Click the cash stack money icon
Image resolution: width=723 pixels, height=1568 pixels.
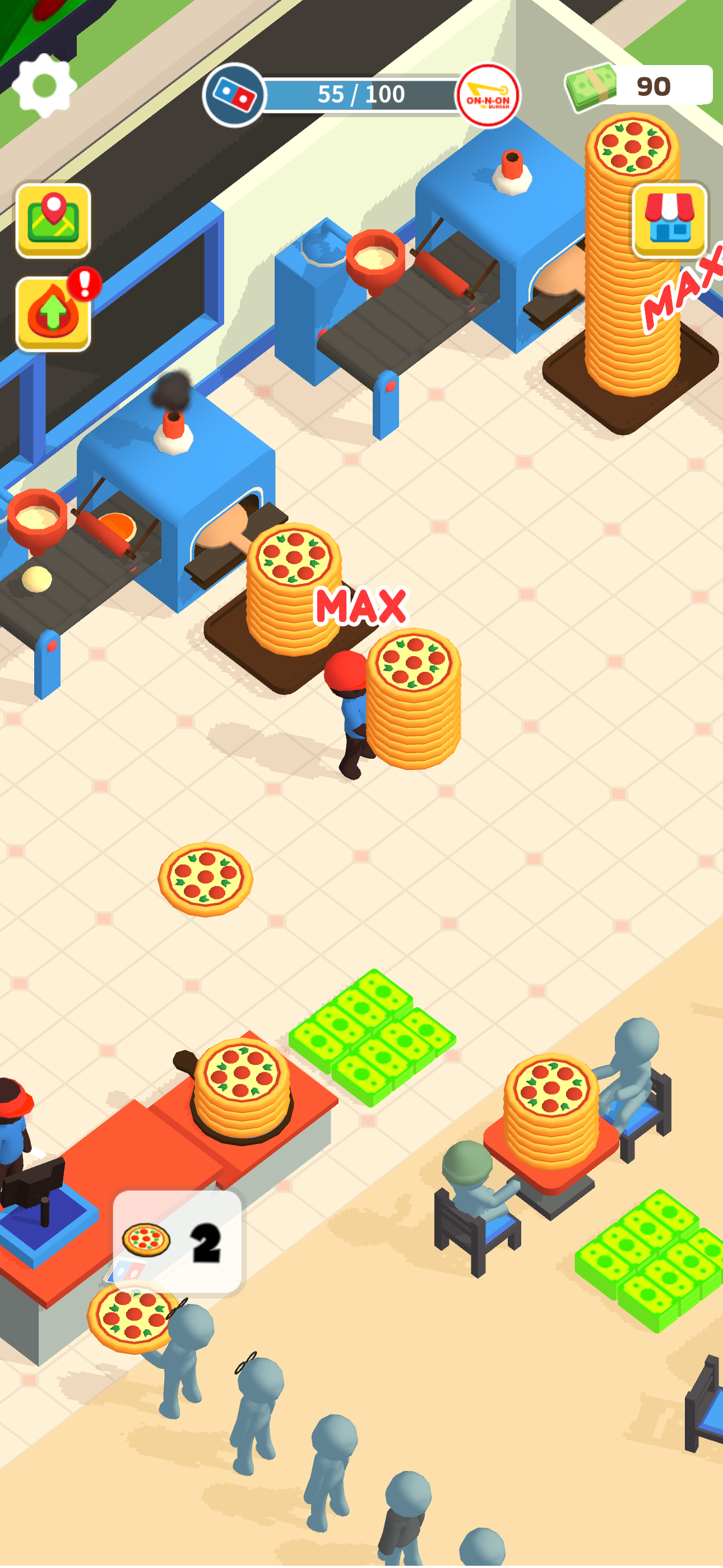pos(589,88)
